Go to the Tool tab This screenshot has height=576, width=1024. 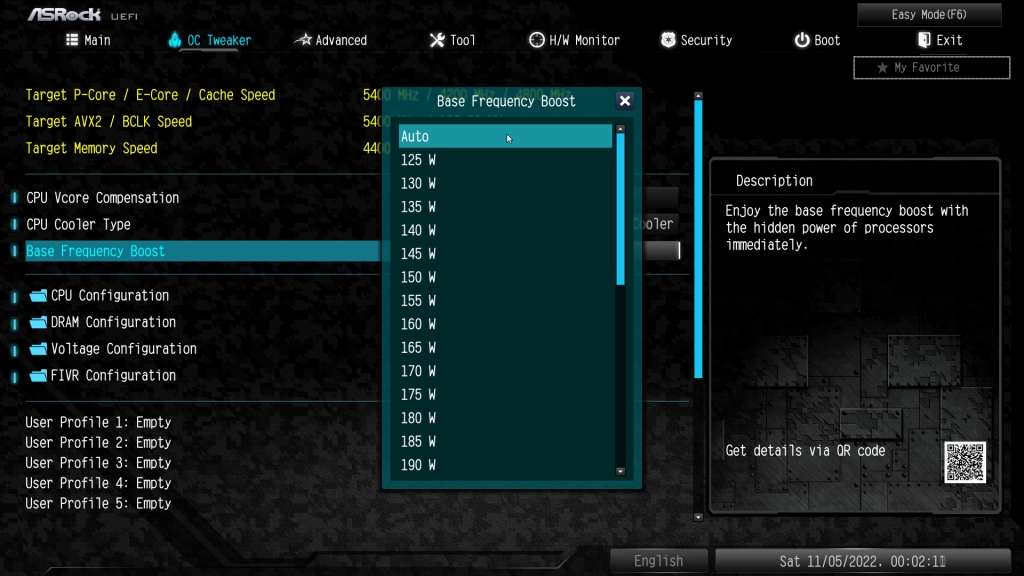pyautogui.click(x=452, y=40)
